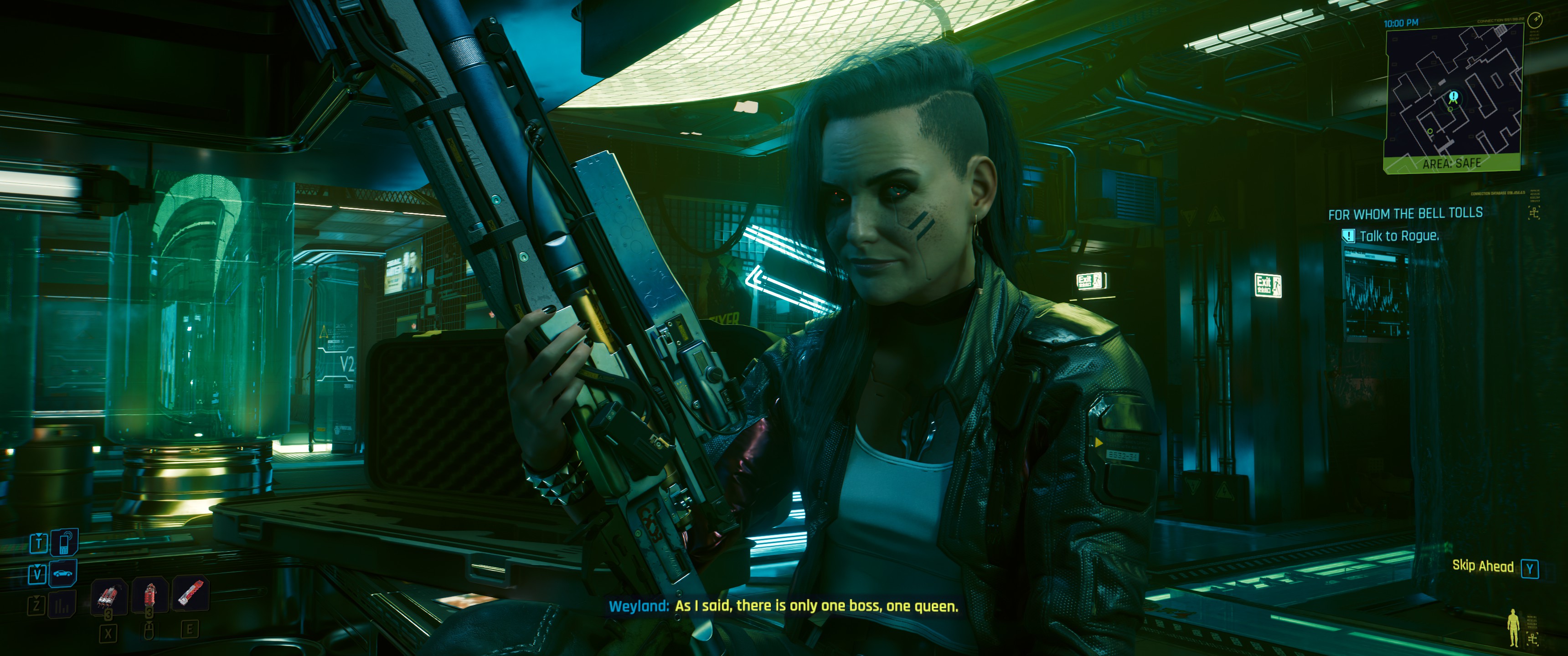Select the Talk to Rogue objective
1568x656 pixels.
[1399, 236]
